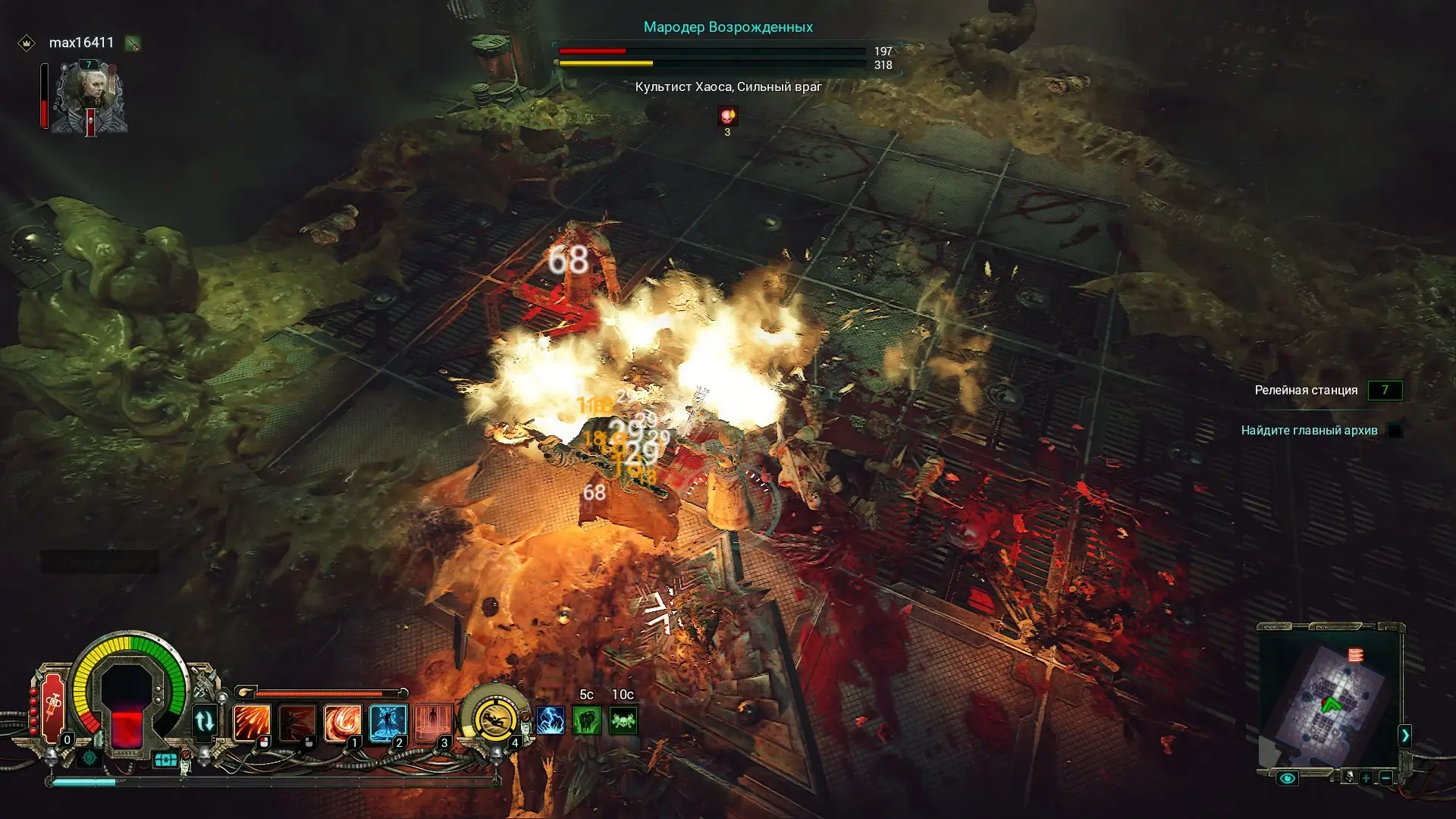1456x819 pixels.
Task: Toggle the minimap eye visibility button
Action: point(1287,778)
